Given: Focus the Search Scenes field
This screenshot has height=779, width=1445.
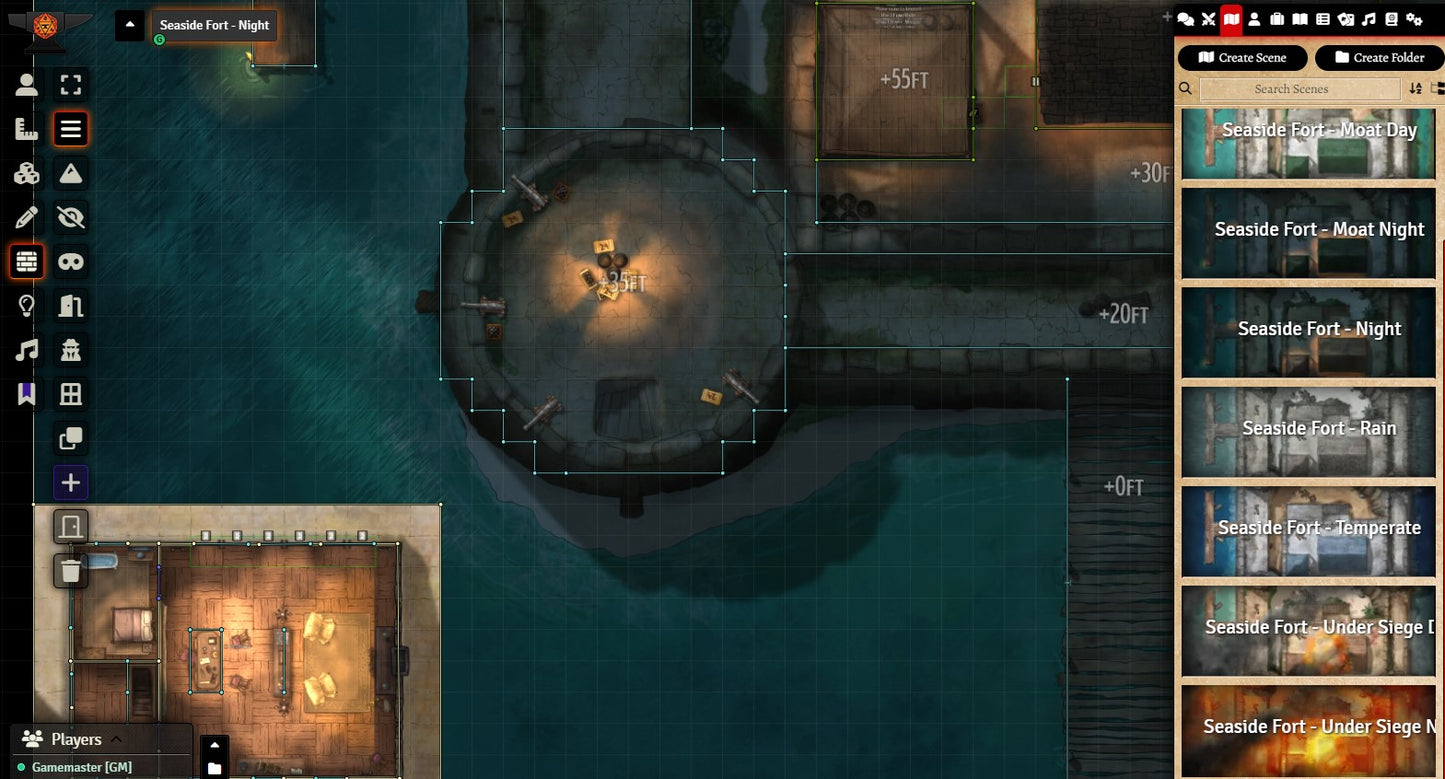Looking at the screenshot, I should tap(1299, 89).
